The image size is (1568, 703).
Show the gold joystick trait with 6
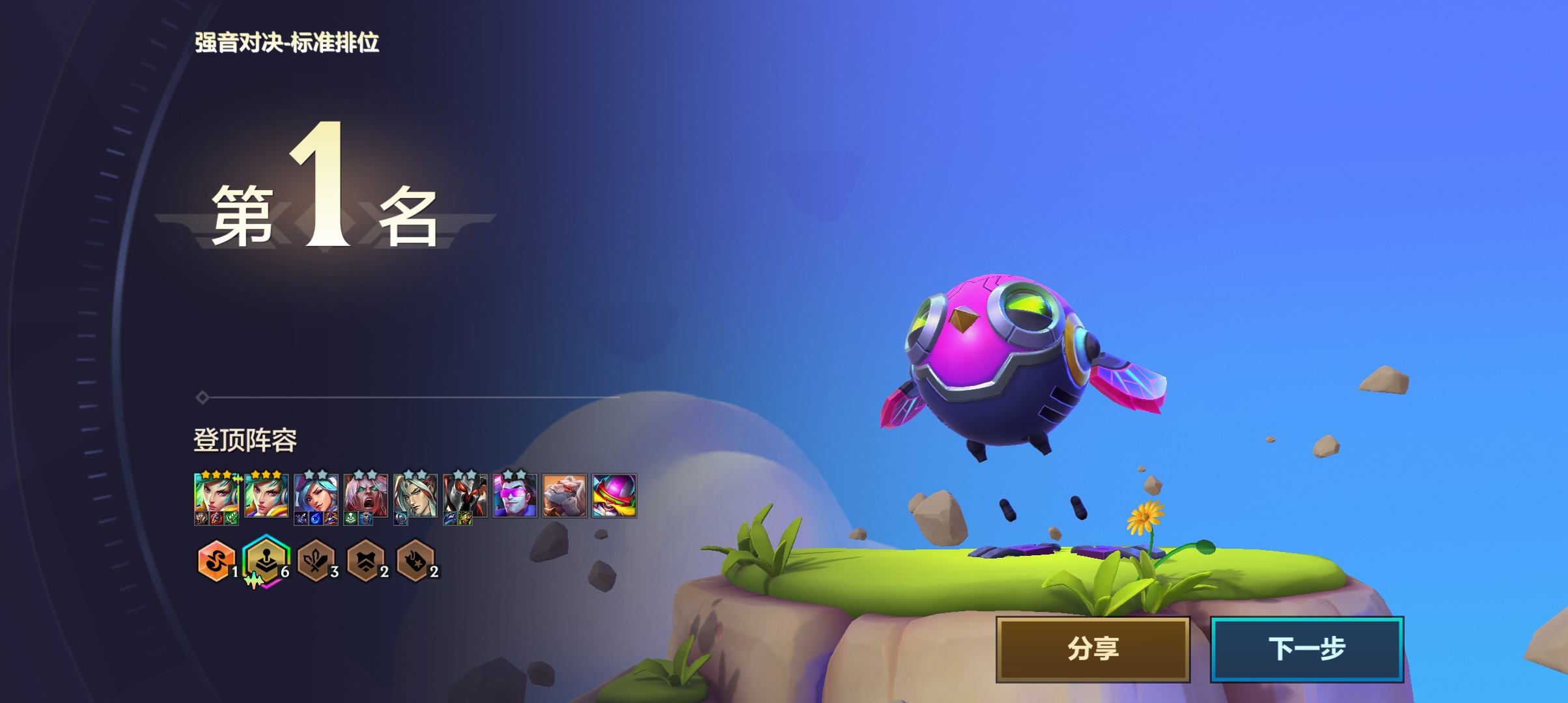[266, 560]
